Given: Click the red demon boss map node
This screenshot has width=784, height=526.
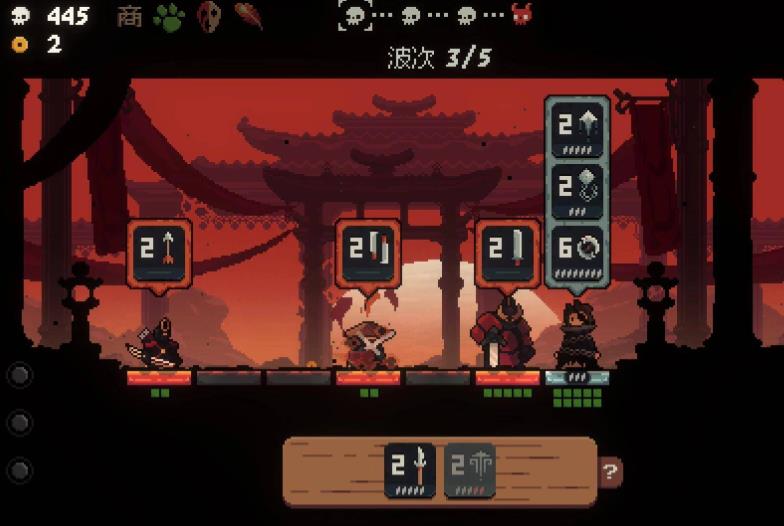Looking at the screenshot, I should pos(521,15).
